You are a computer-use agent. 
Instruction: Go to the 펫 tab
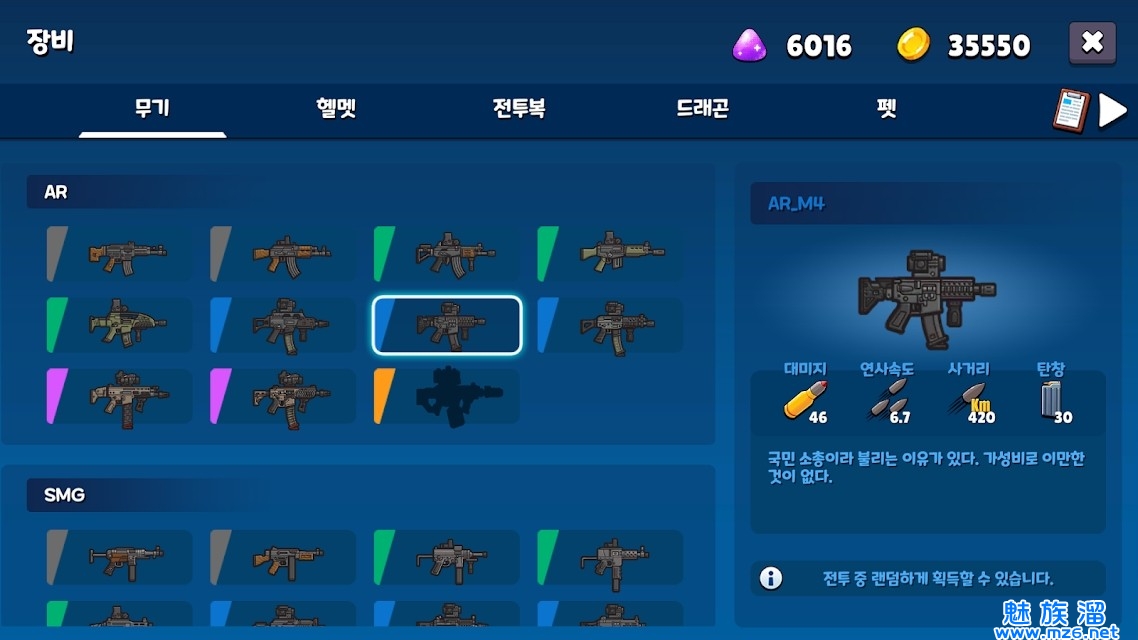[886, 109]
